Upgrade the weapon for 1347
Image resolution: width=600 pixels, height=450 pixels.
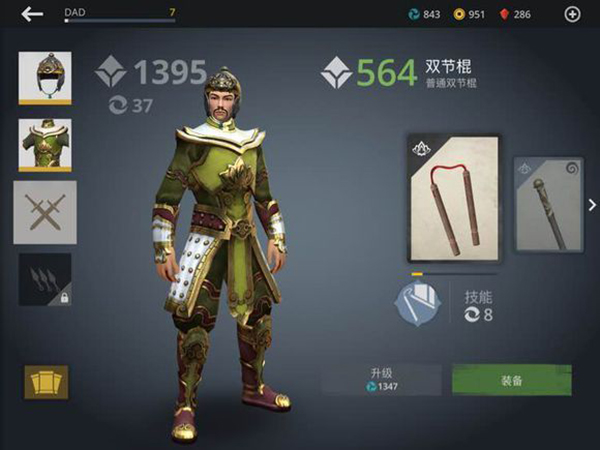tap(382, 380)
